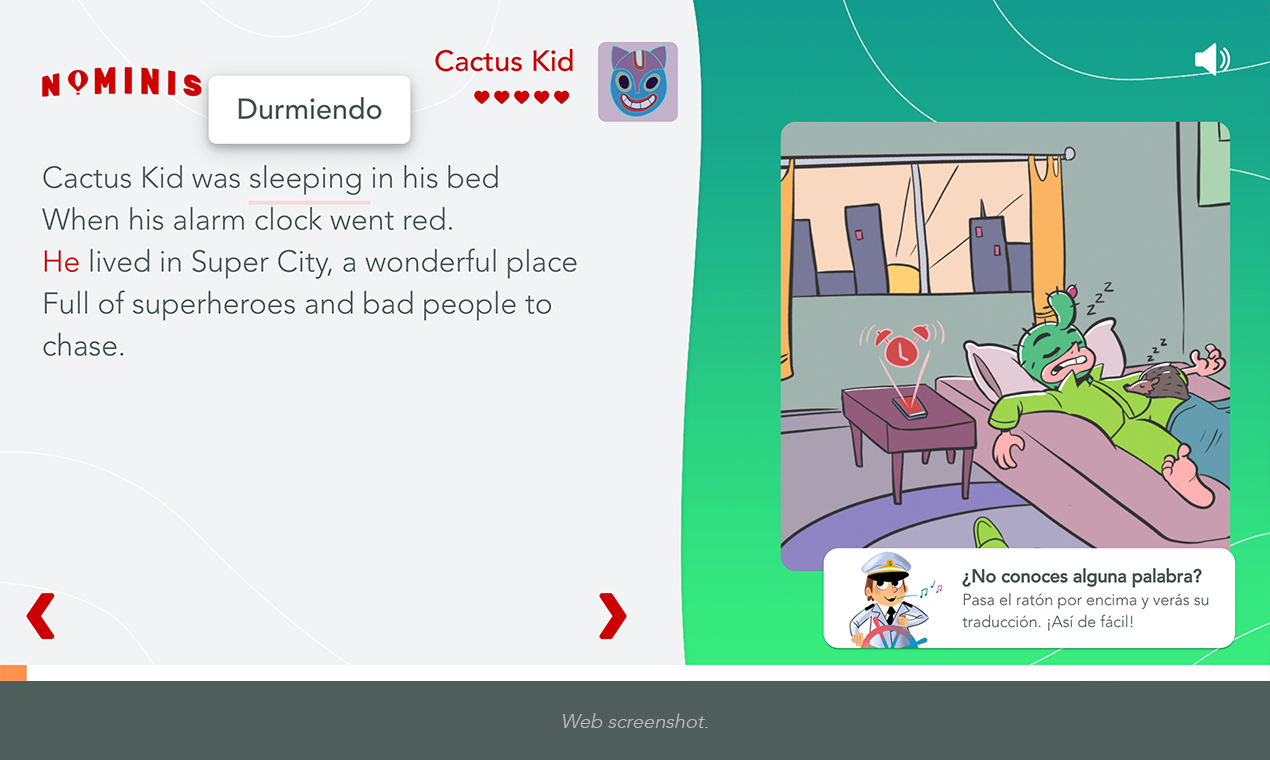Return to the previous story page
This screenshot has height=760, width=1270.
[40, 616]
